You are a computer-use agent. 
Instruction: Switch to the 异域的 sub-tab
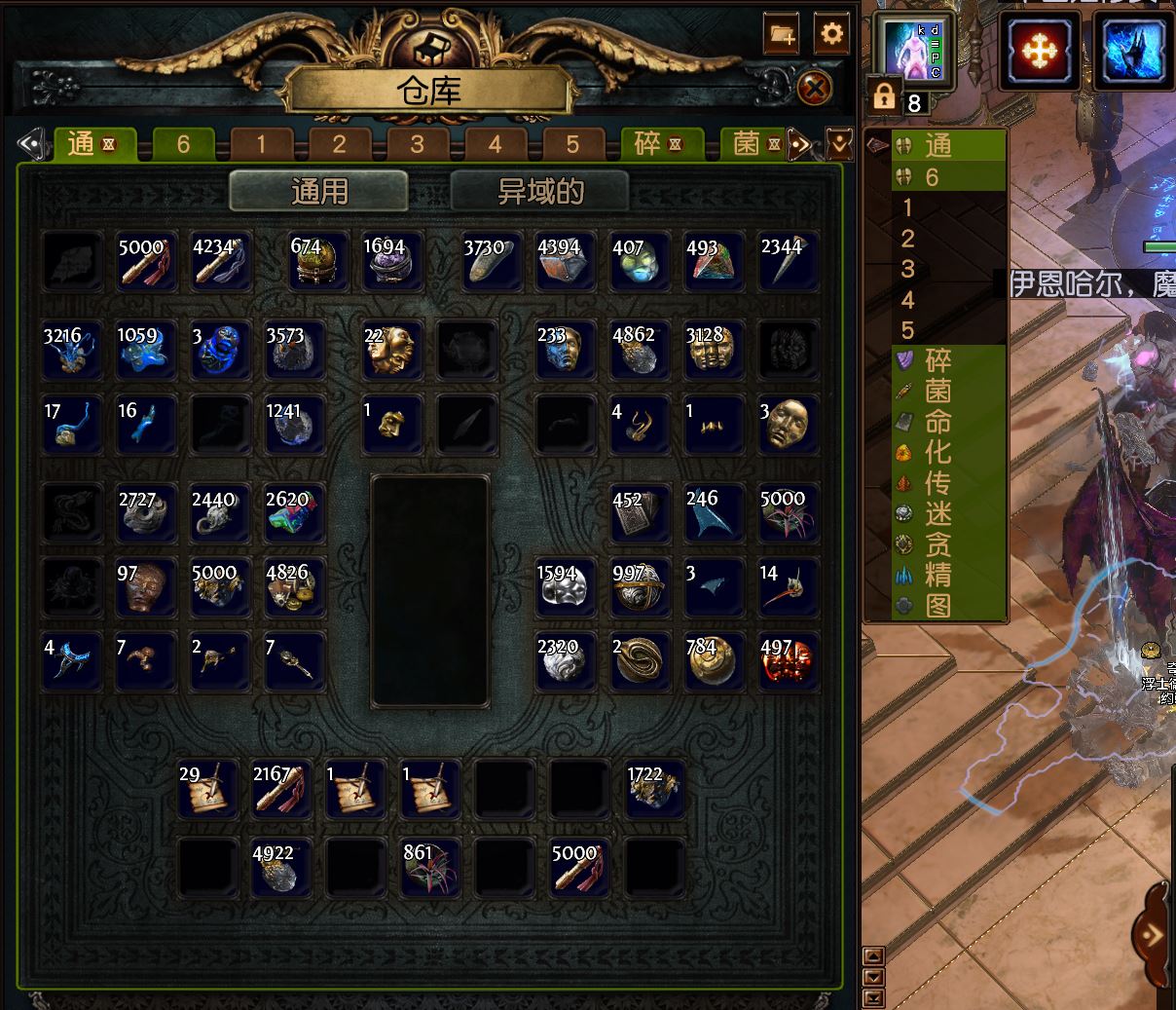(540, 191)
